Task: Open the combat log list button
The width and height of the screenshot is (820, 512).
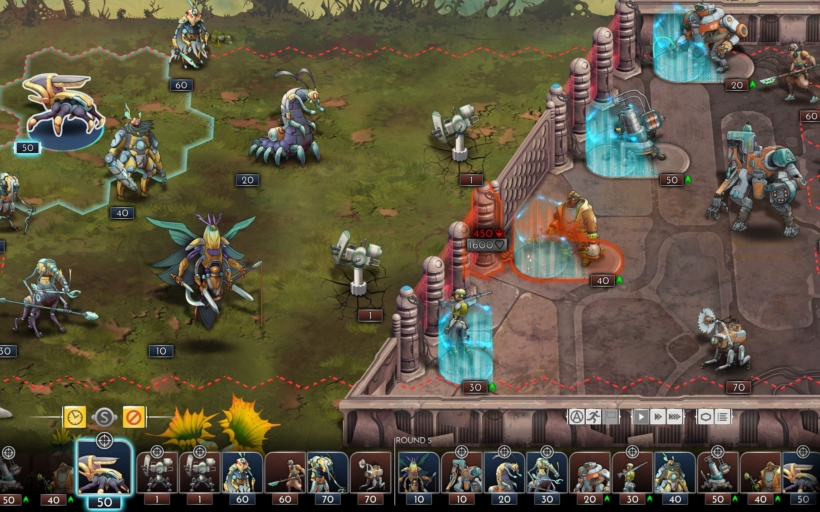Action: click(722, 416)
